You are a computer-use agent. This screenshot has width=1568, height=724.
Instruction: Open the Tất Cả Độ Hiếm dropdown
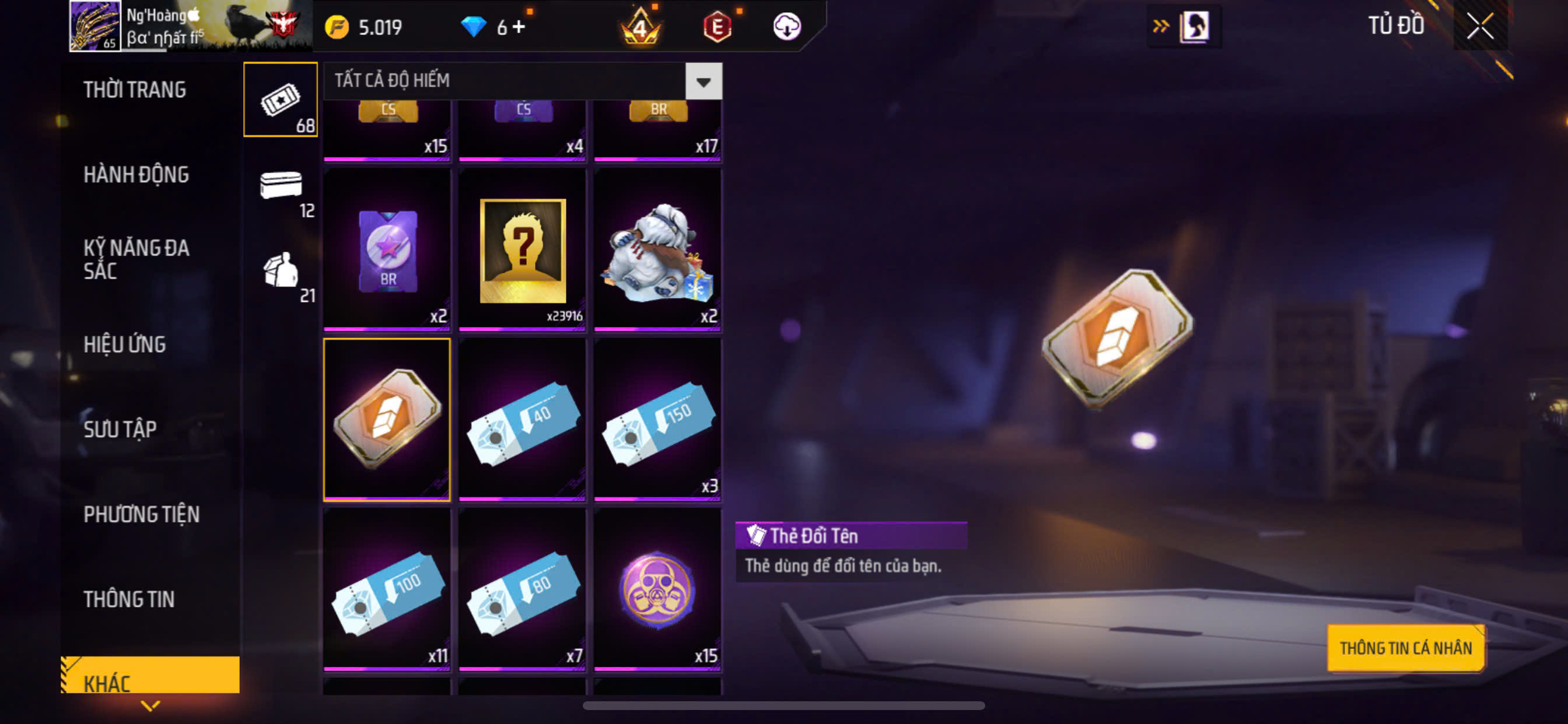tap(703, 81)
